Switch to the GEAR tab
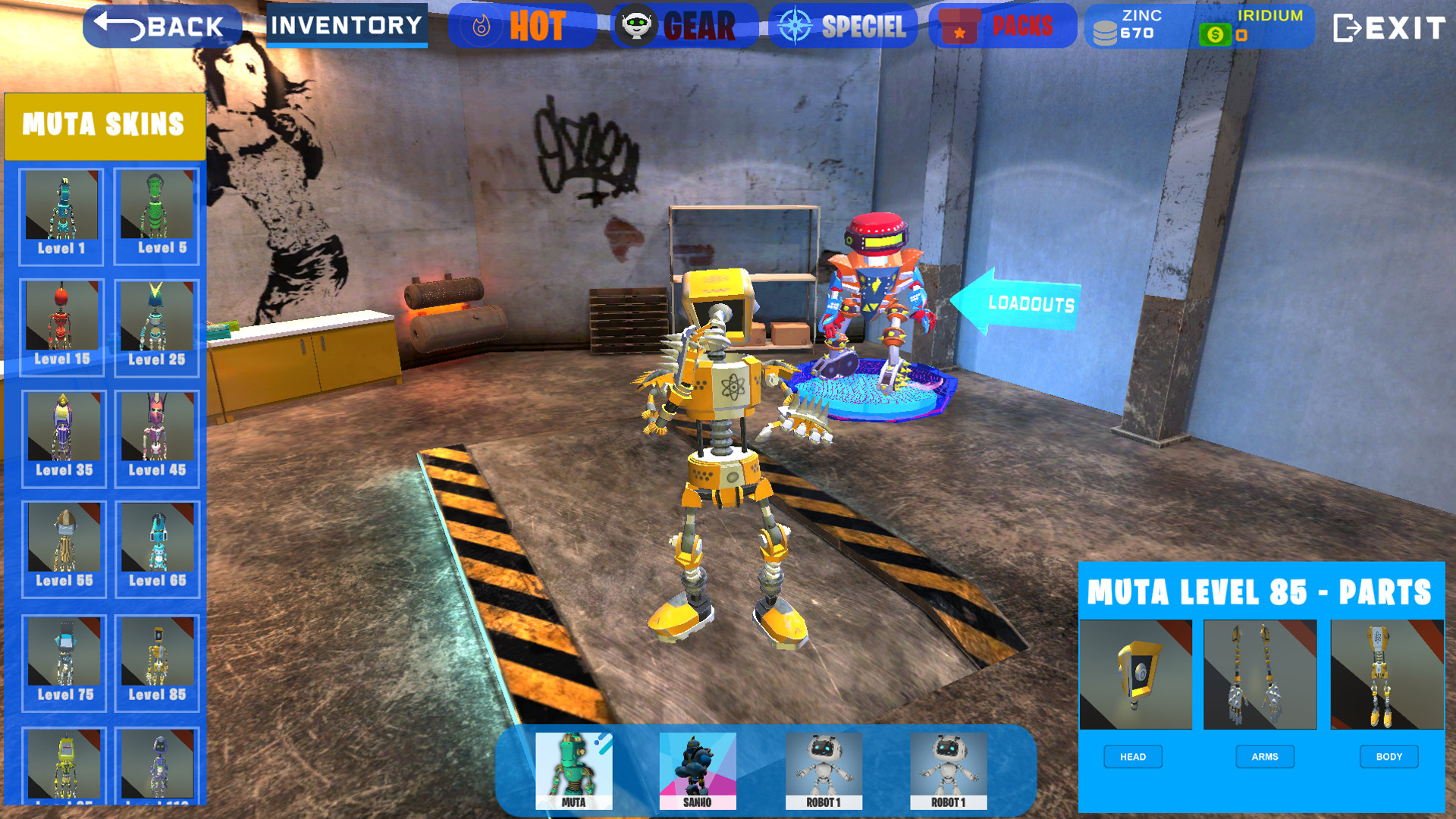Viewport: 1456px width, 819px height. click(x=682, y=25)
